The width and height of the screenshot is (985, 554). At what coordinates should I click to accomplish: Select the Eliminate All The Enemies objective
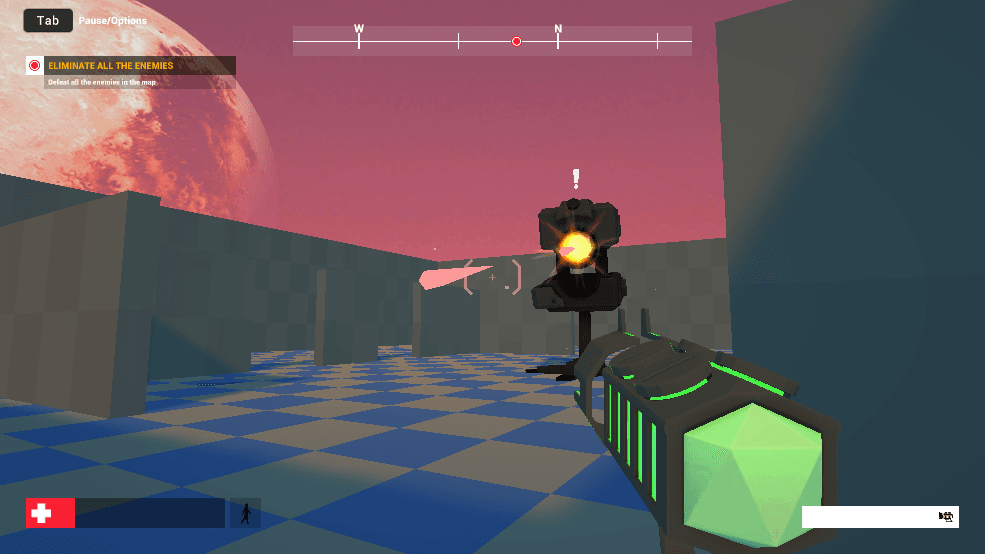click(111, 66)
